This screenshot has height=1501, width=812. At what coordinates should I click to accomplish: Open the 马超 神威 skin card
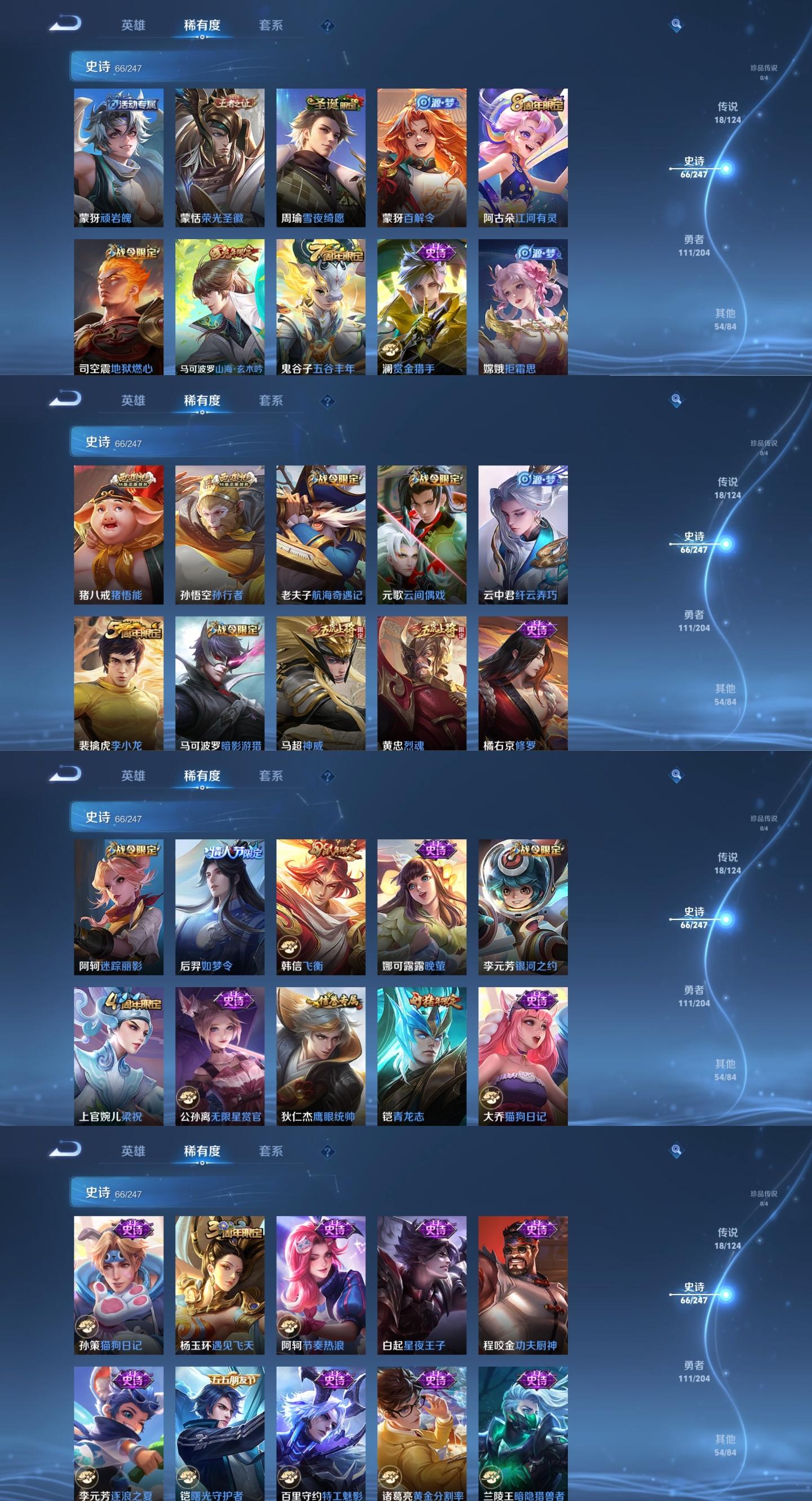coord(320,683)
